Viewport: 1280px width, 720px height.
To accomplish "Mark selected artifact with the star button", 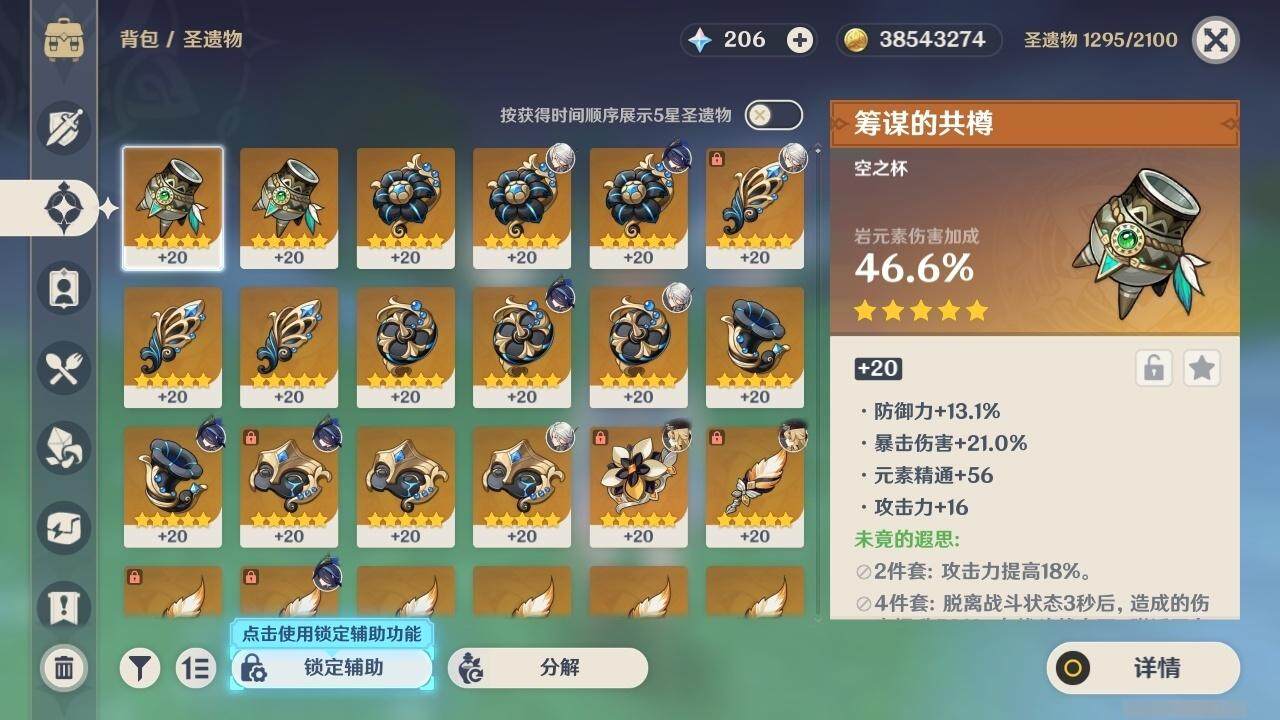I will pos(1201,368).
